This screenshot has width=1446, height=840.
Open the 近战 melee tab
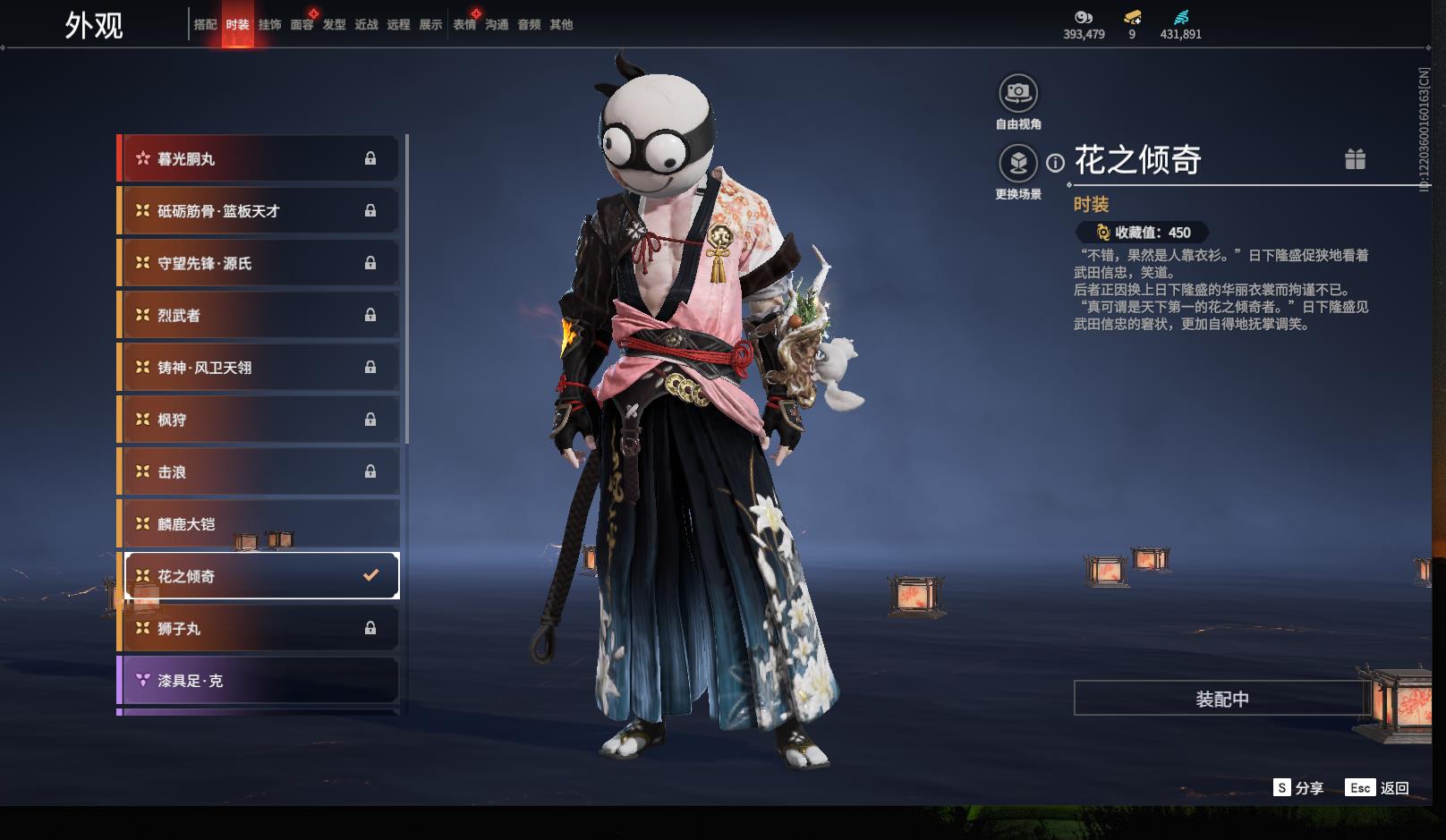pos(366,24)
